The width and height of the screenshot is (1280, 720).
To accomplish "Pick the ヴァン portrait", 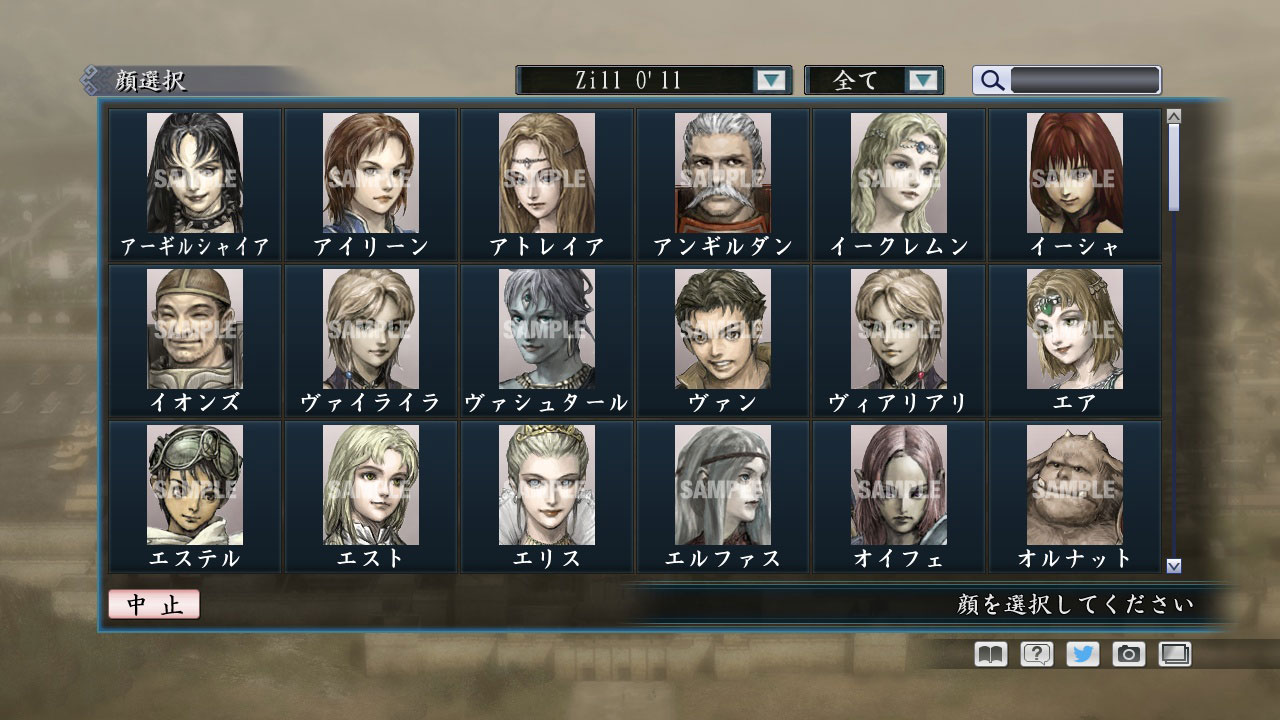I will pyautogui.click(x=721, y=332).
